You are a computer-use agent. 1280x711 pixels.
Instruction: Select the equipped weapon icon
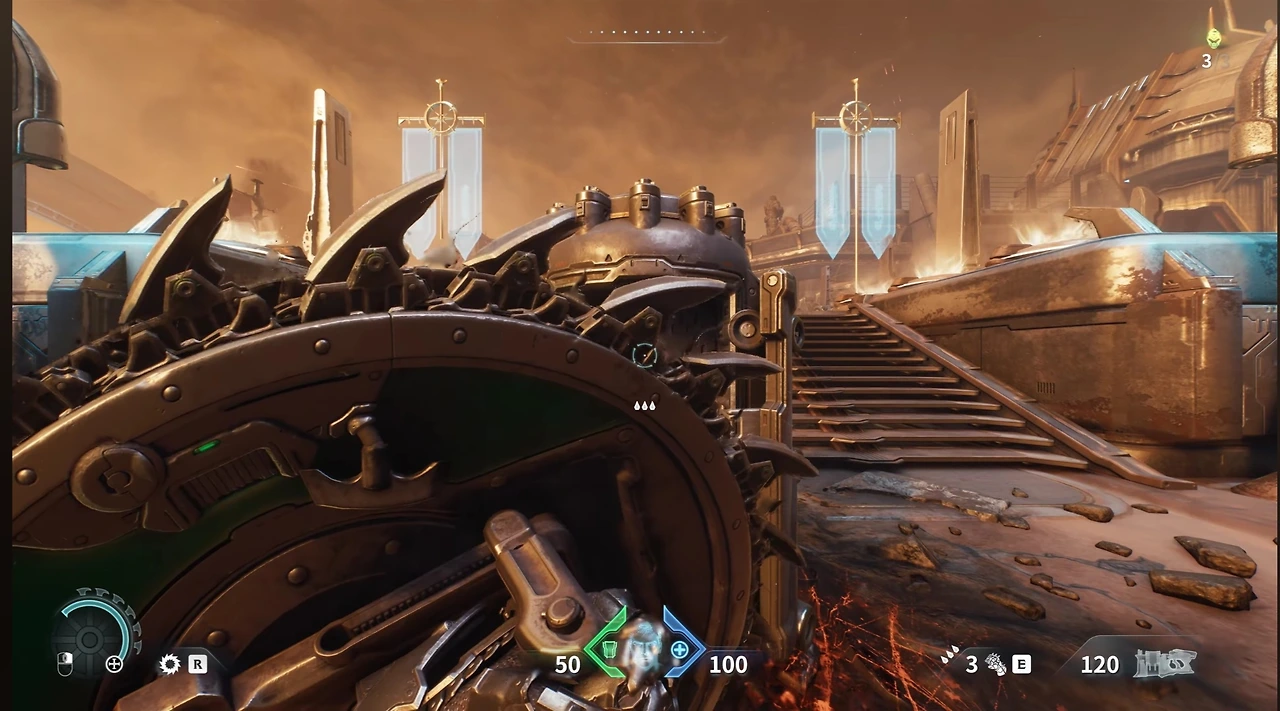[1165, 664]
